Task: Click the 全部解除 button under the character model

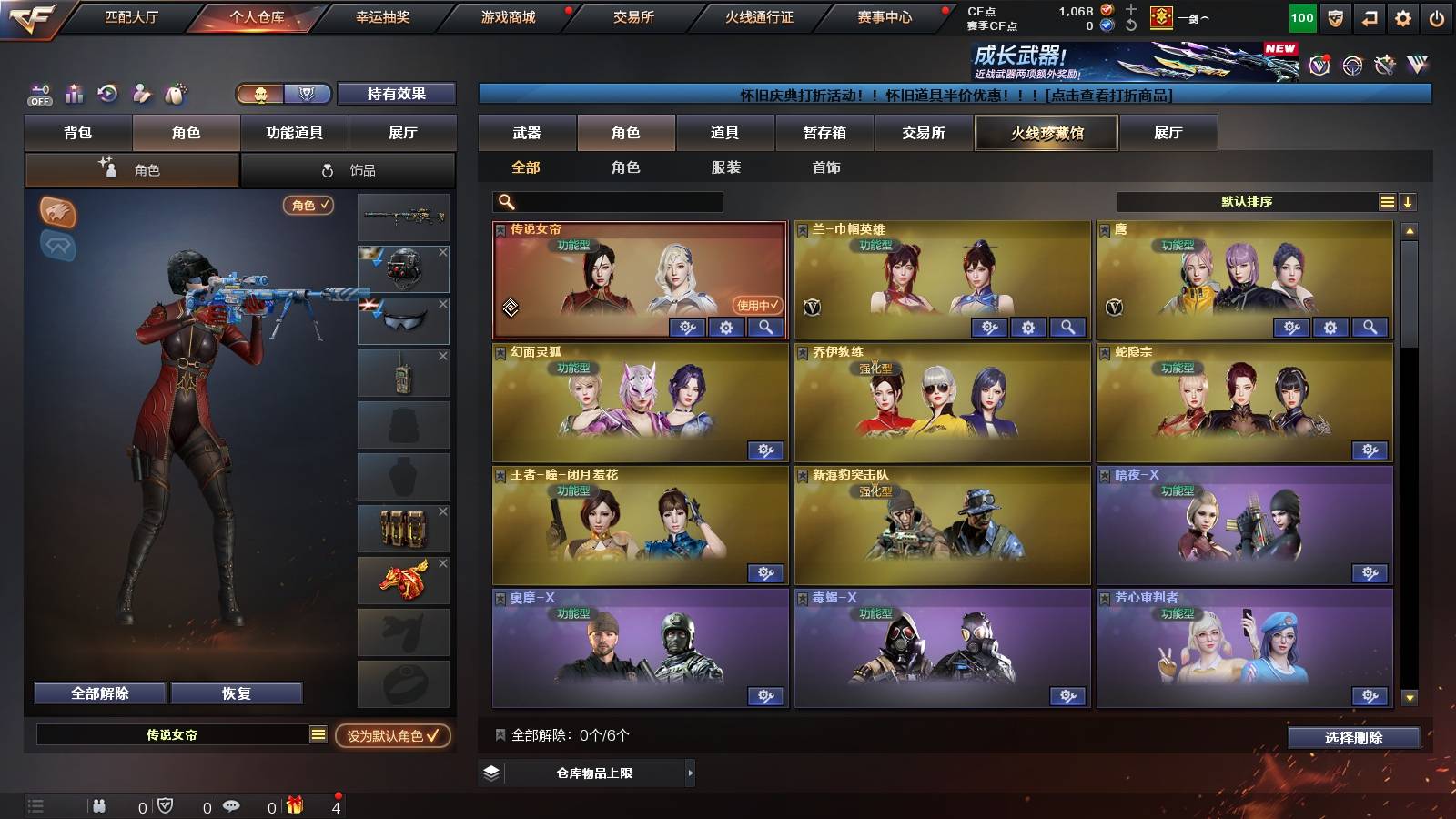Action: [98, 693]
